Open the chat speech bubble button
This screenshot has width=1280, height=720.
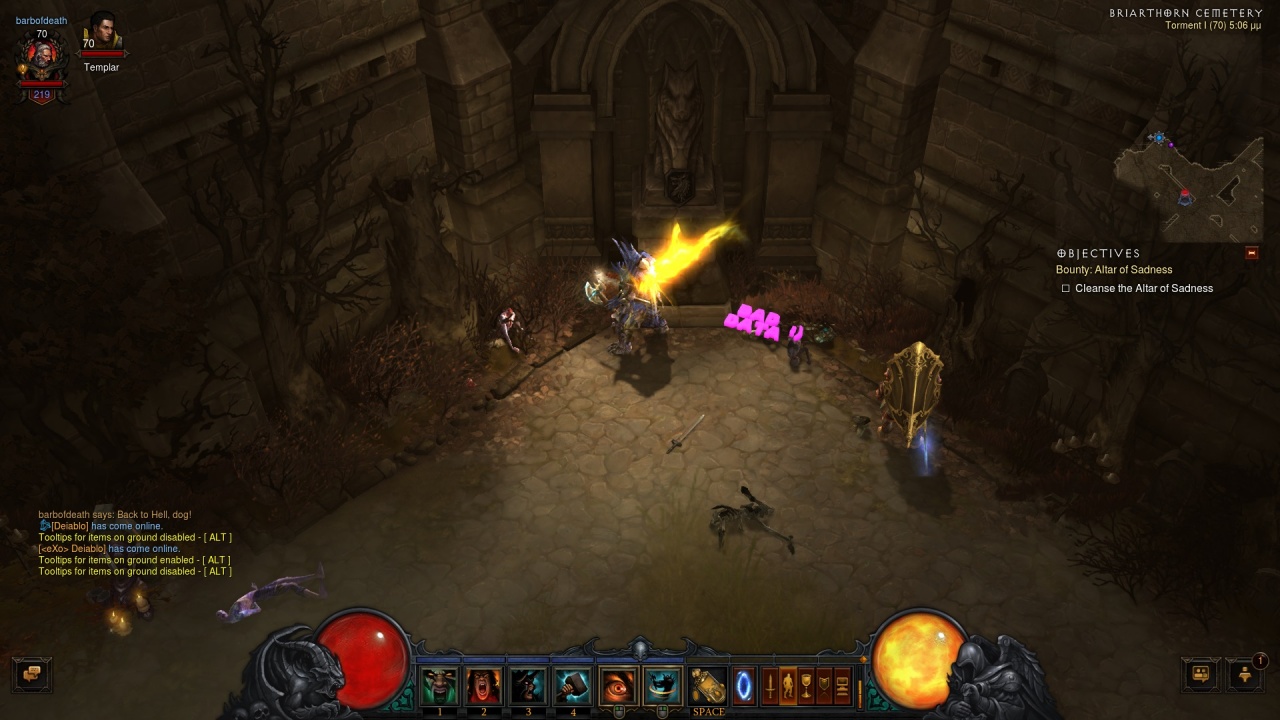31,673
